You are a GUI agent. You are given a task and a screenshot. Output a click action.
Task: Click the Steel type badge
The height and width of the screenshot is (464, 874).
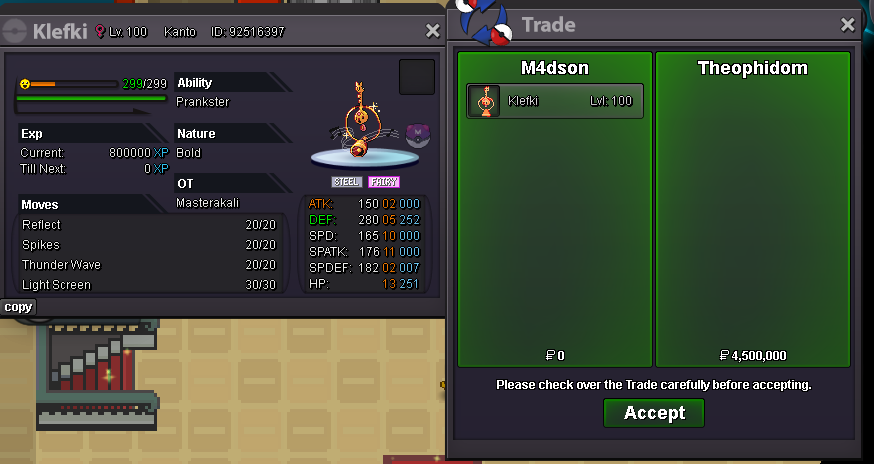tap(347, 182)
